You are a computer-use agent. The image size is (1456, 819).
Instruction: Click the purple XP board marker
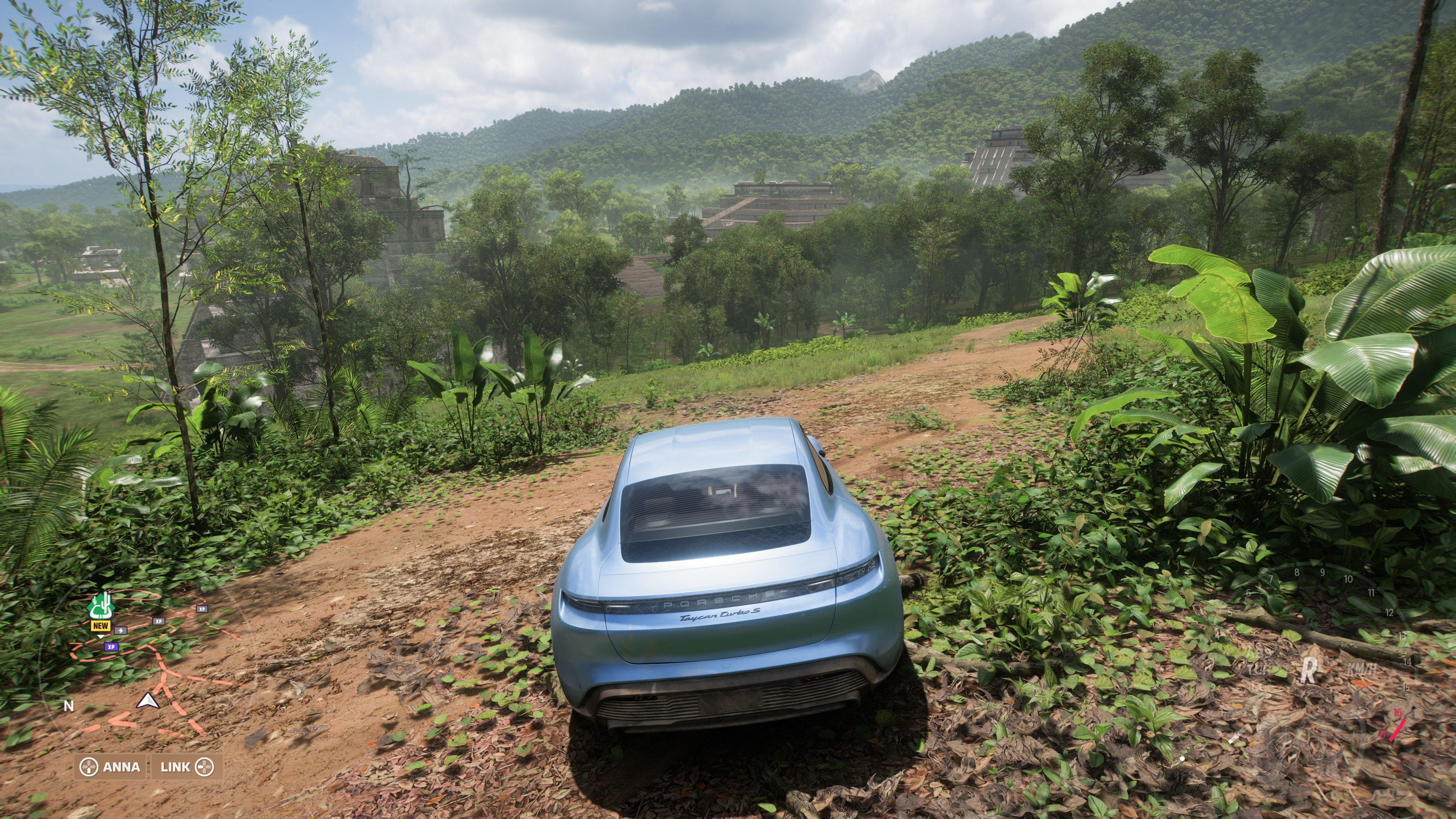coord(111,646)
